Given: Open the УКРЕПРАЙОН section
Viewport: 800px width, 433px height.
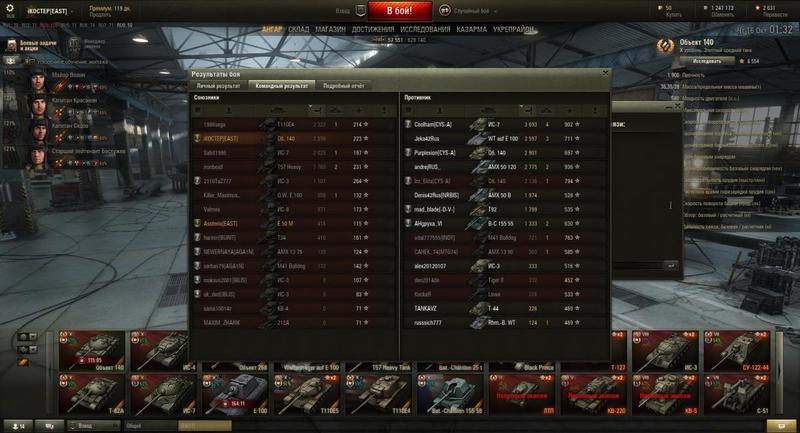Looking at the screenshot, I should (513, 30).
